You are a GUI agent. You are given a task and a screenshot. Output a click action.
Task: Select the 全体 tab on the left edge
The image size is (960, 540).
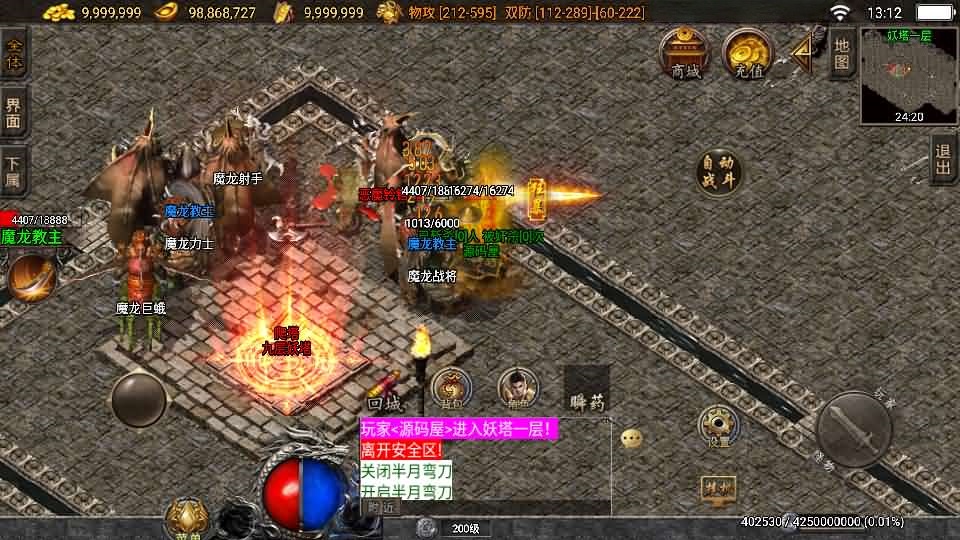14,52
